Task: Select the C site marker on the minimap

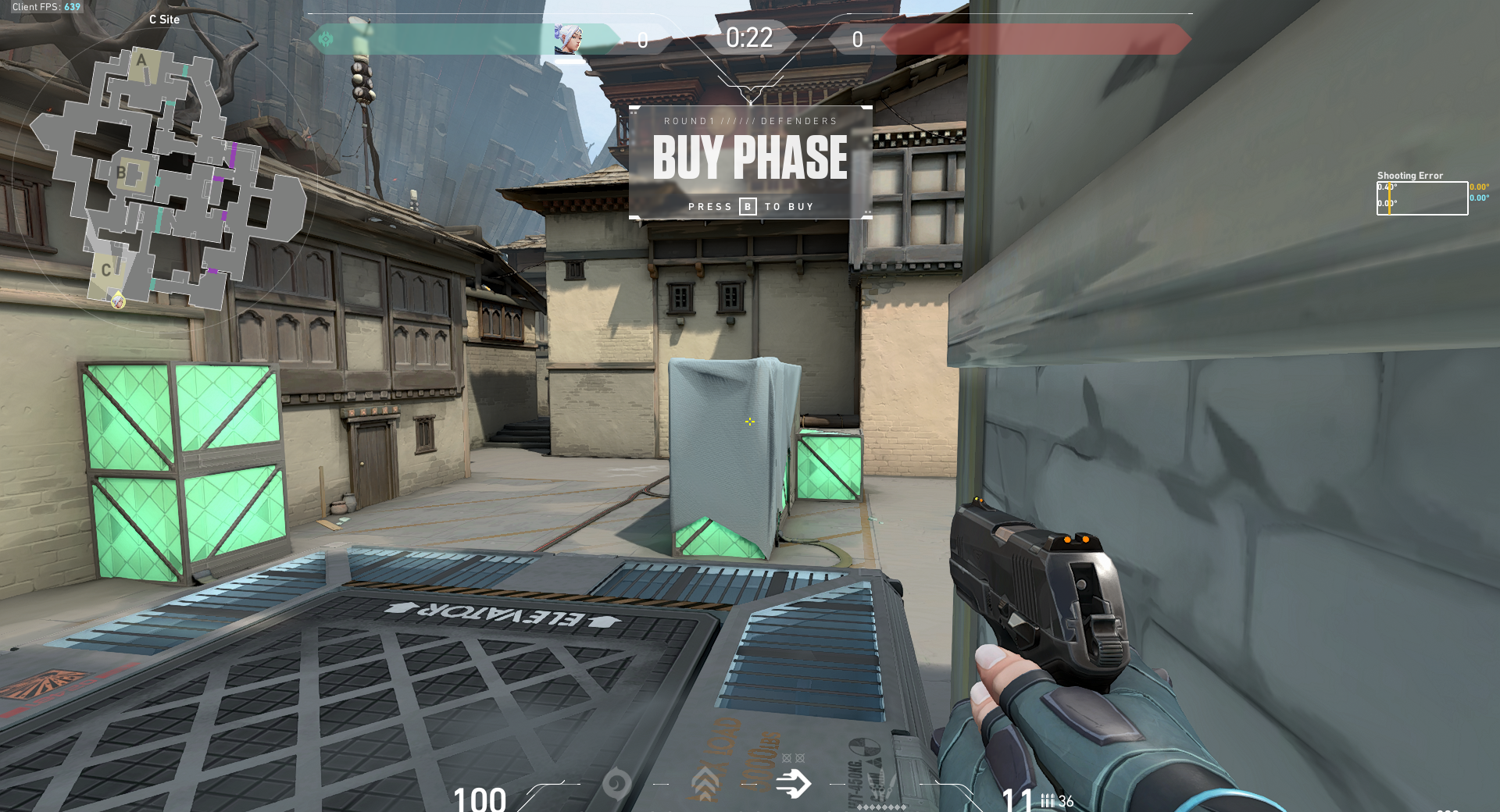Action: 108,270
